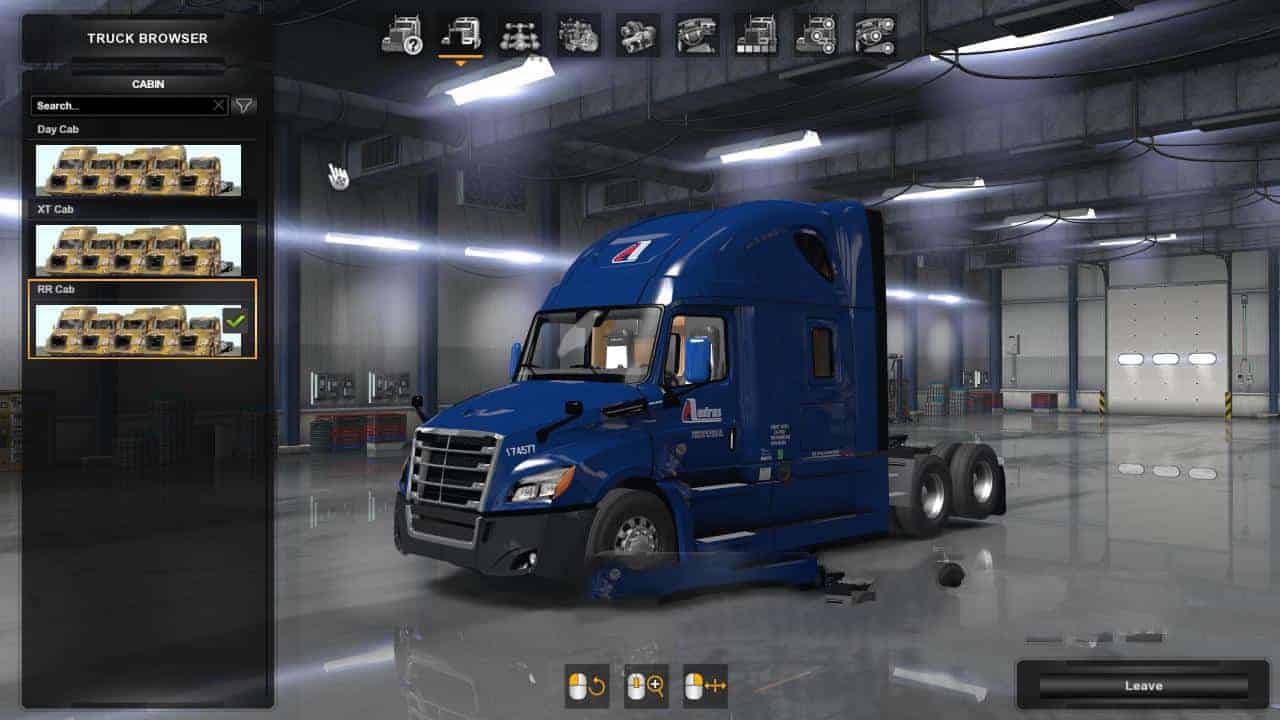The width and height of the screenshot is (1280, 720).
Task: Open the truck with color squares tab
Action: pos(756,35)
